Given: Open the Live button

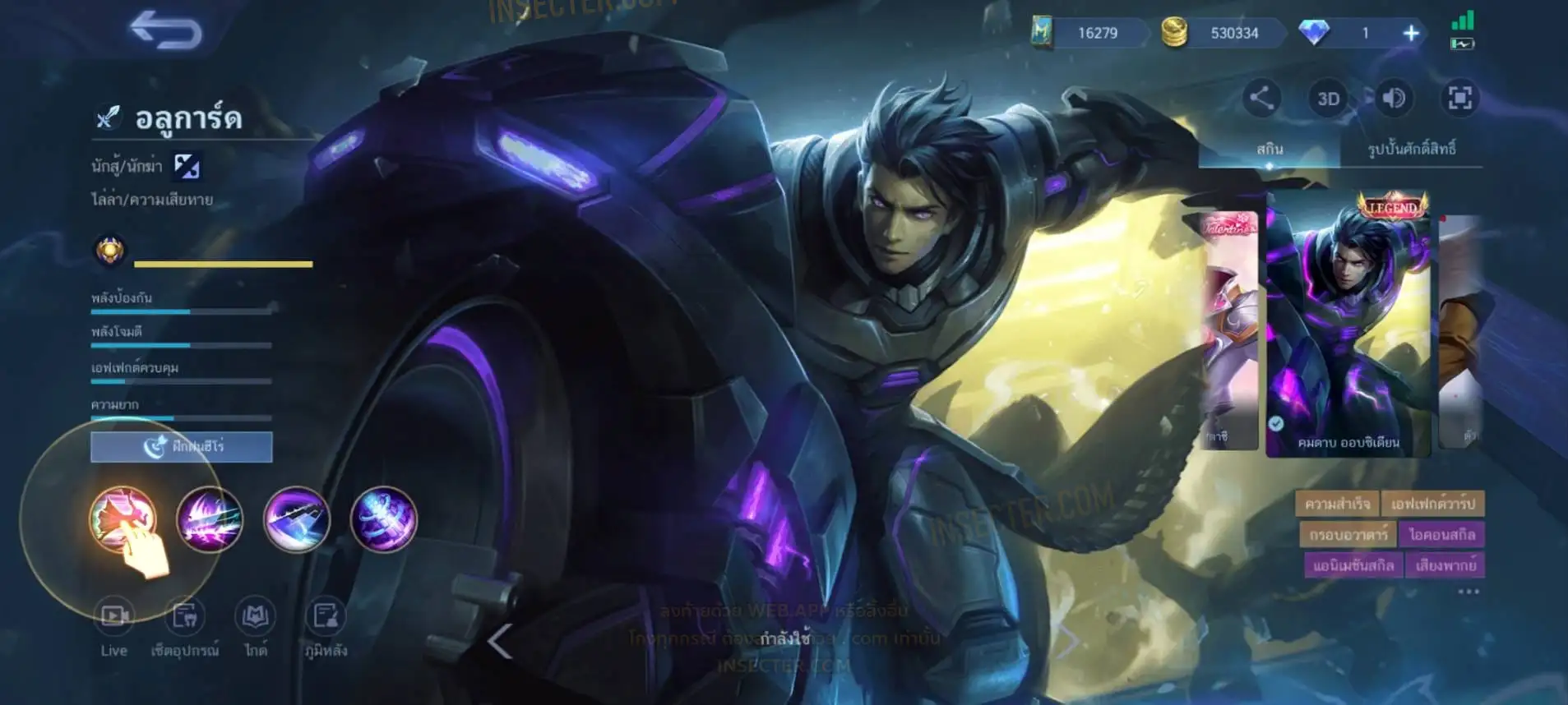Looking at the screenshot, I should 114,626.
